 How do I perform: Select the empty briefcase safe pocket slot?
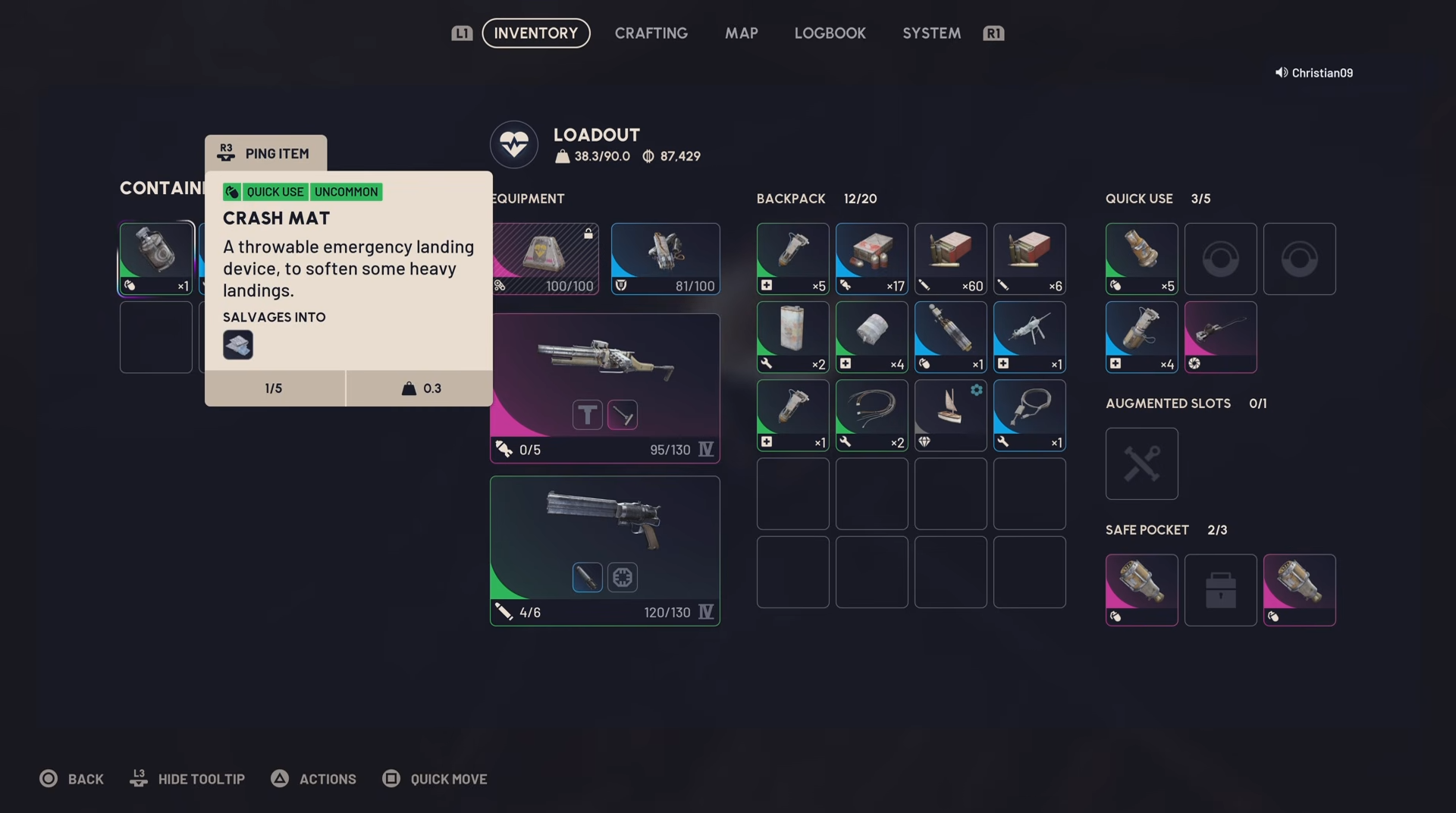pyautogui.click(x=1220, y=589)
